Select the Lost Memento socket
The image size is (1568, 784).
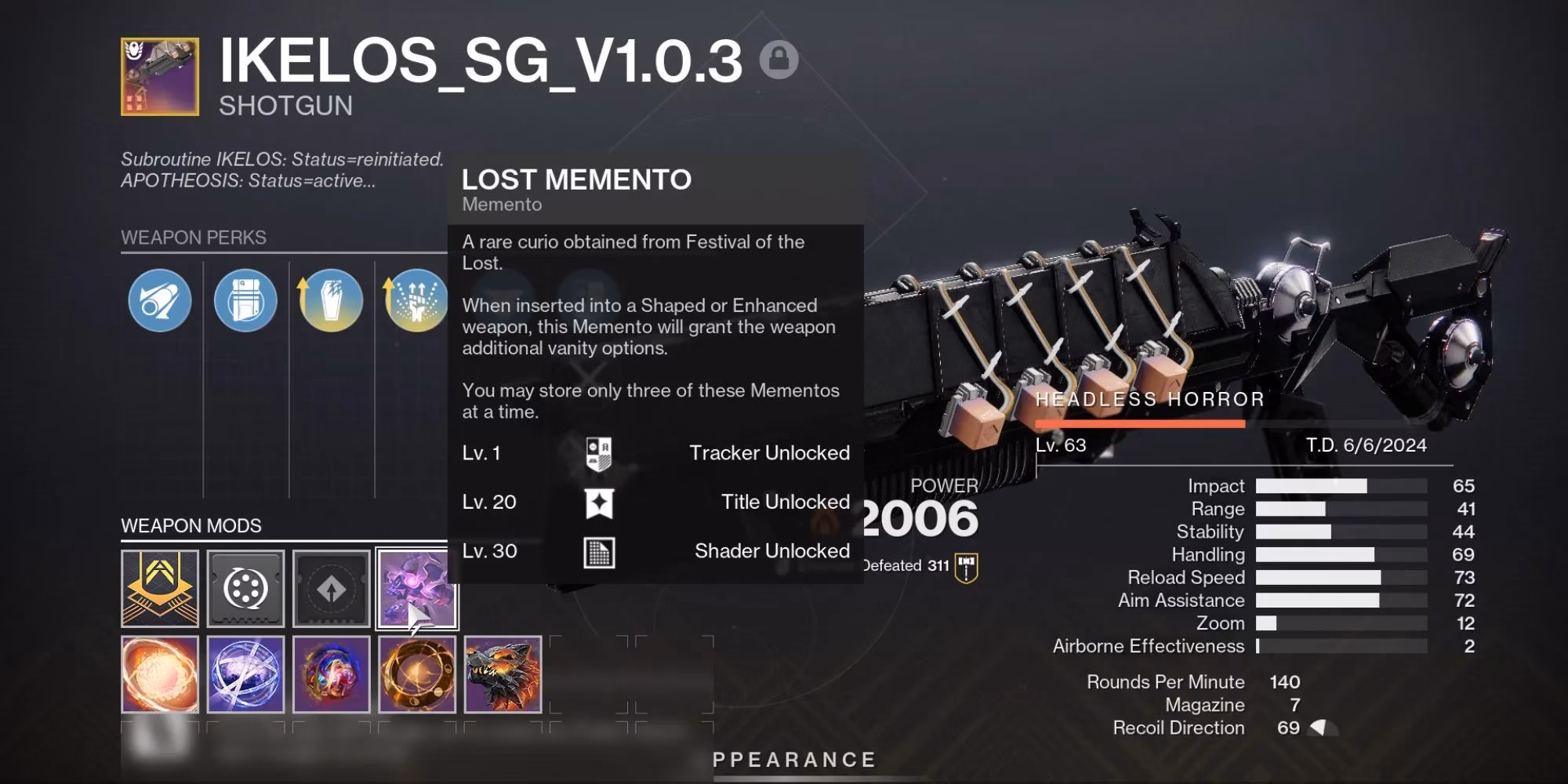pyautogui.click(x=416, y=590)
